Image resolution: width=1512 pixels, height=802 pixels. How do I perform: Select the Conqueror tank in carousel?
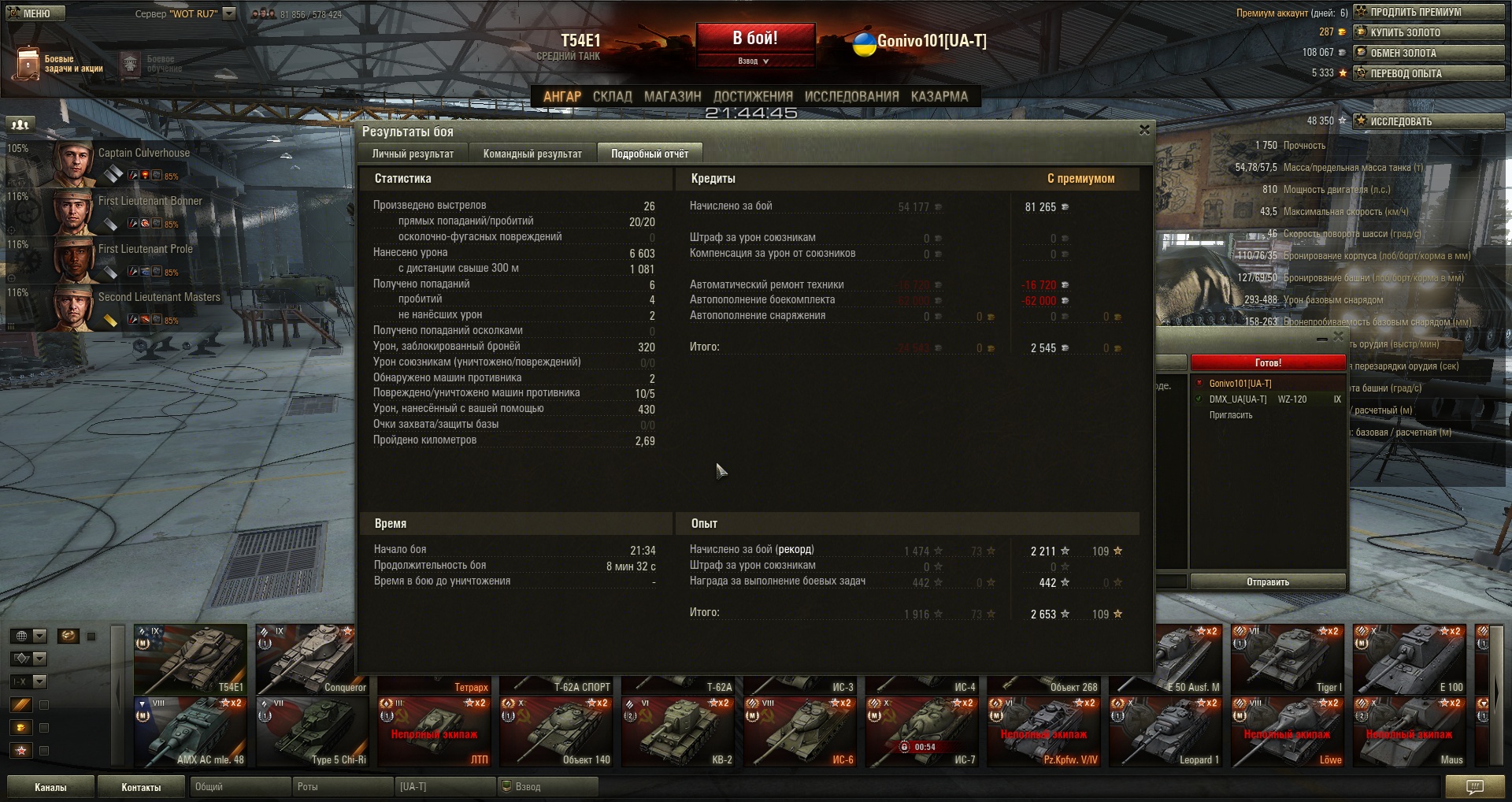(x=312, y=659)
